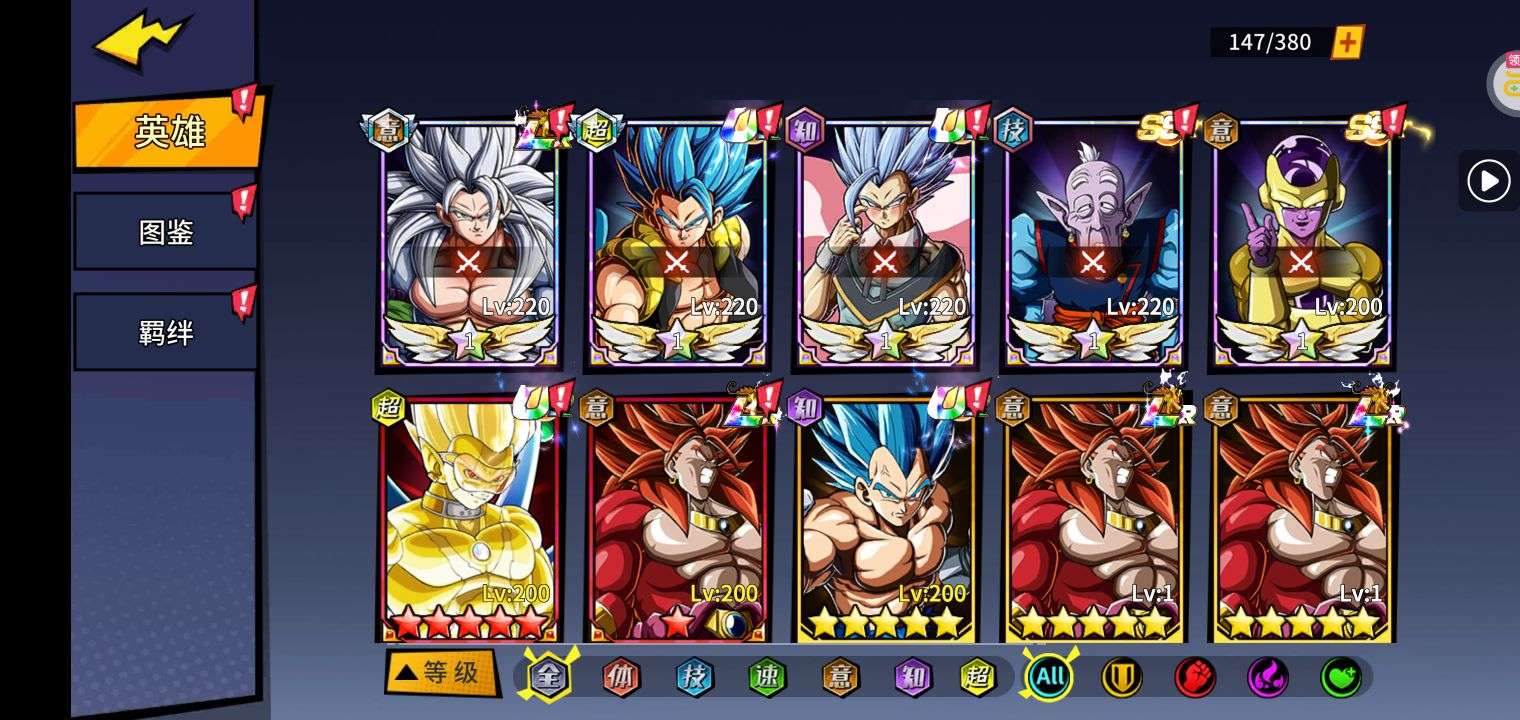Select the white-haired Lv:220 hero card

(469, 242)
